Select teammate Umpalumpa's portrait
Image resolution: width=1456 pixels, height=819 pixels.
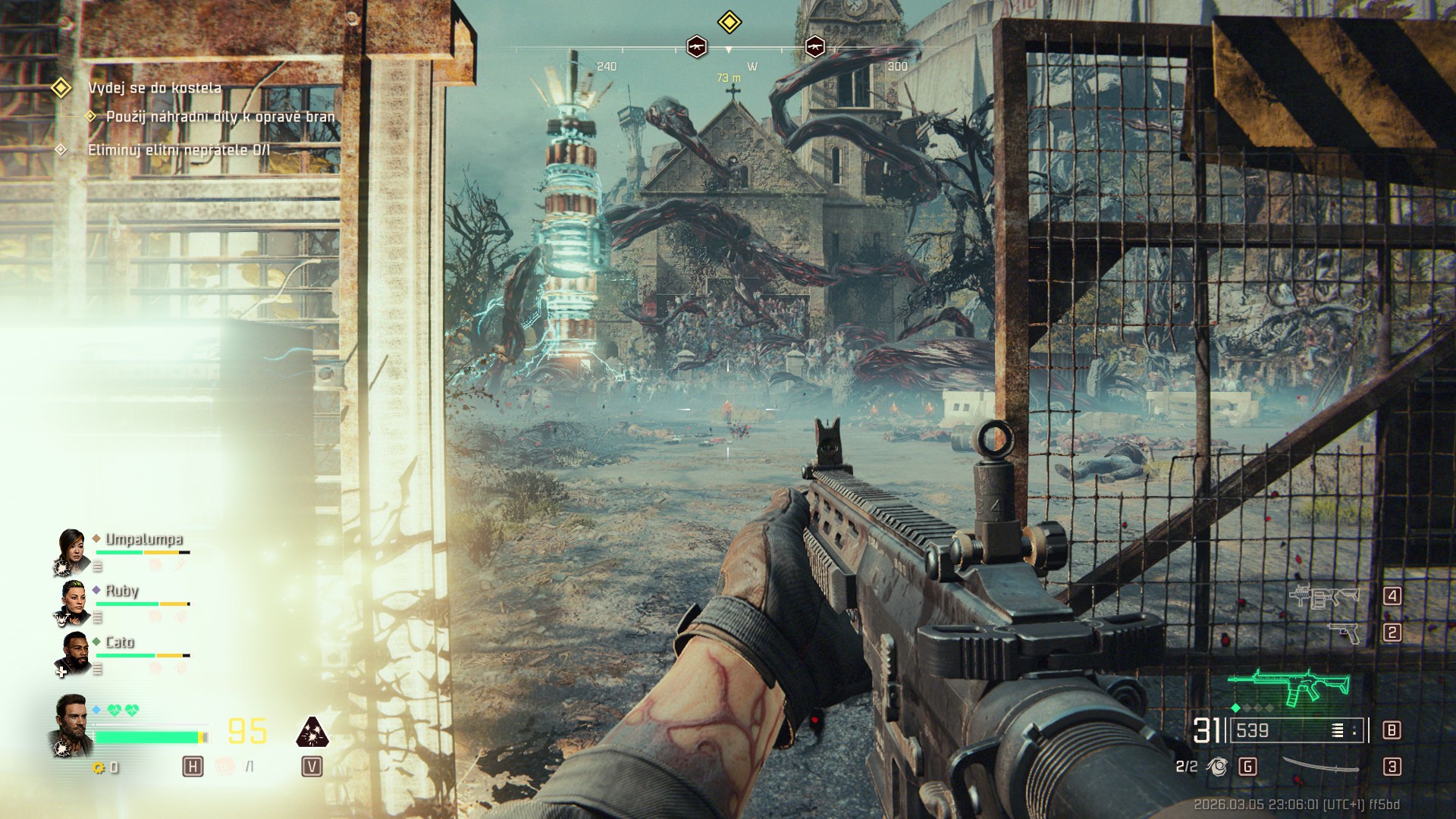[73, 551]
